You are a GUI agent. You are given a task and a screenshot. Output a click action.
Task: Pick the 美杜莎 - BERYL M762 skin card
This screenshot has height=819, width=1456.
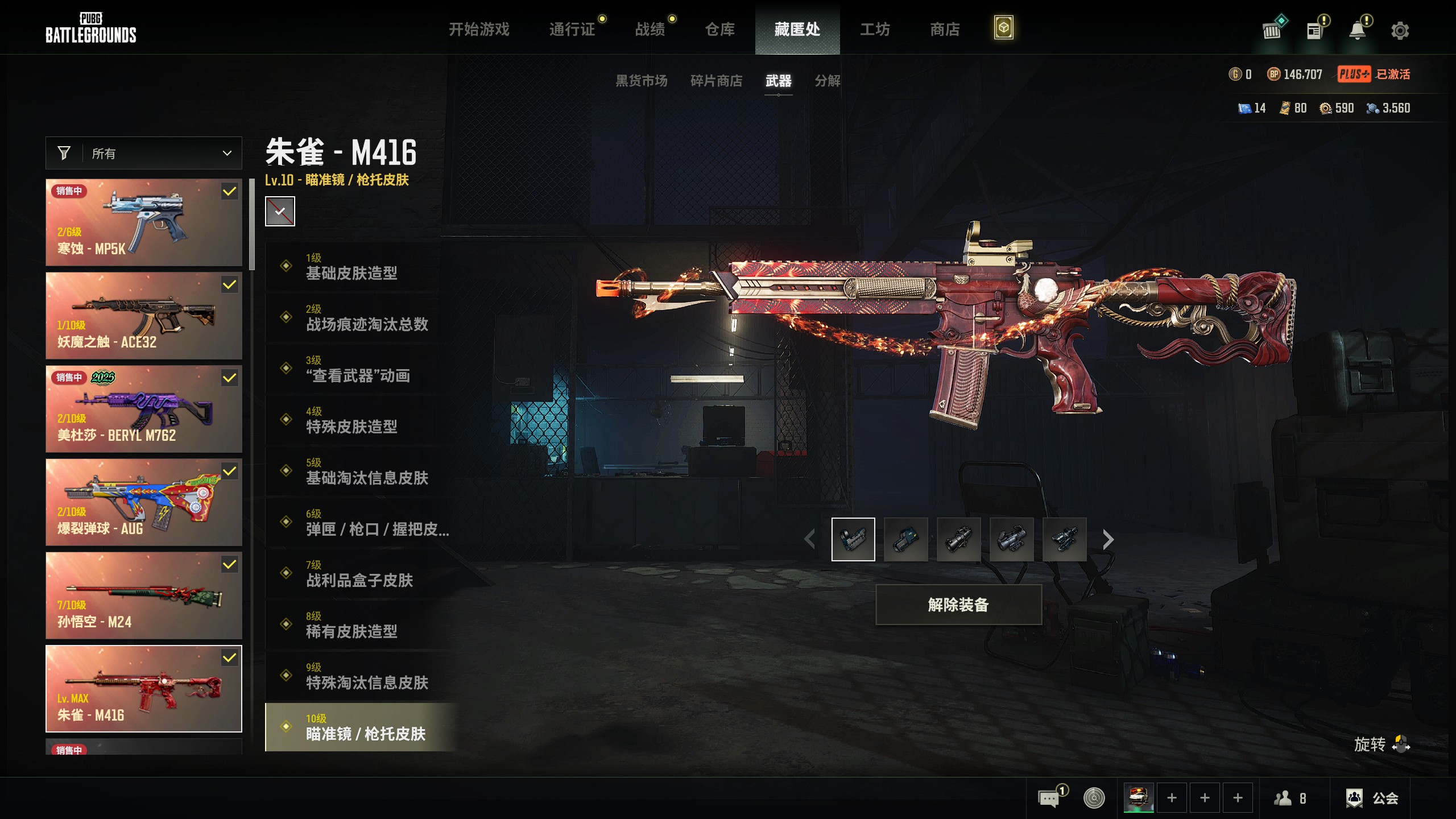[144, 409]
